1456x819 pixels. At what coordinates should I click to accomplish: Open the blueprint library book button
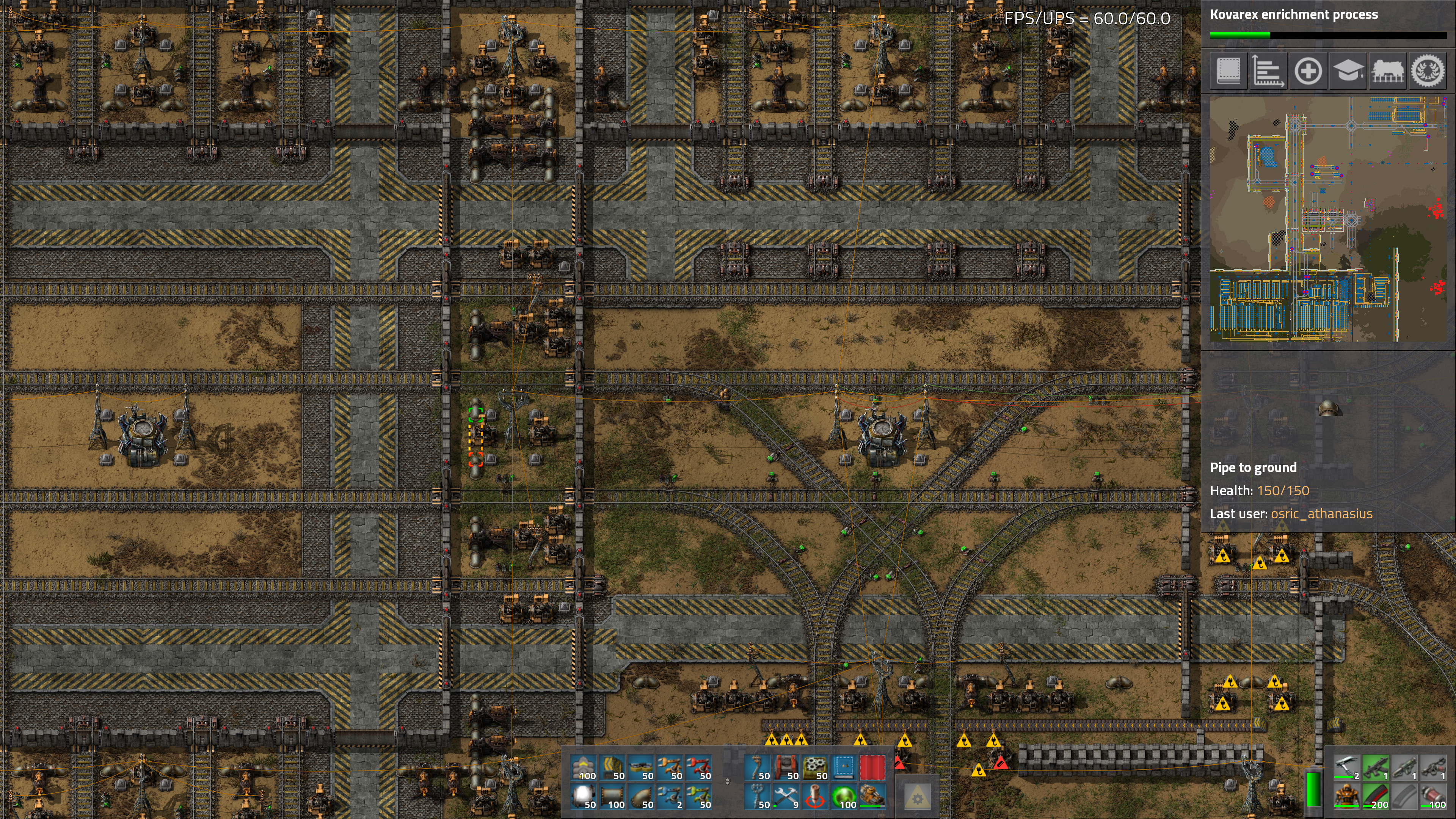[x=1228, y=71]
